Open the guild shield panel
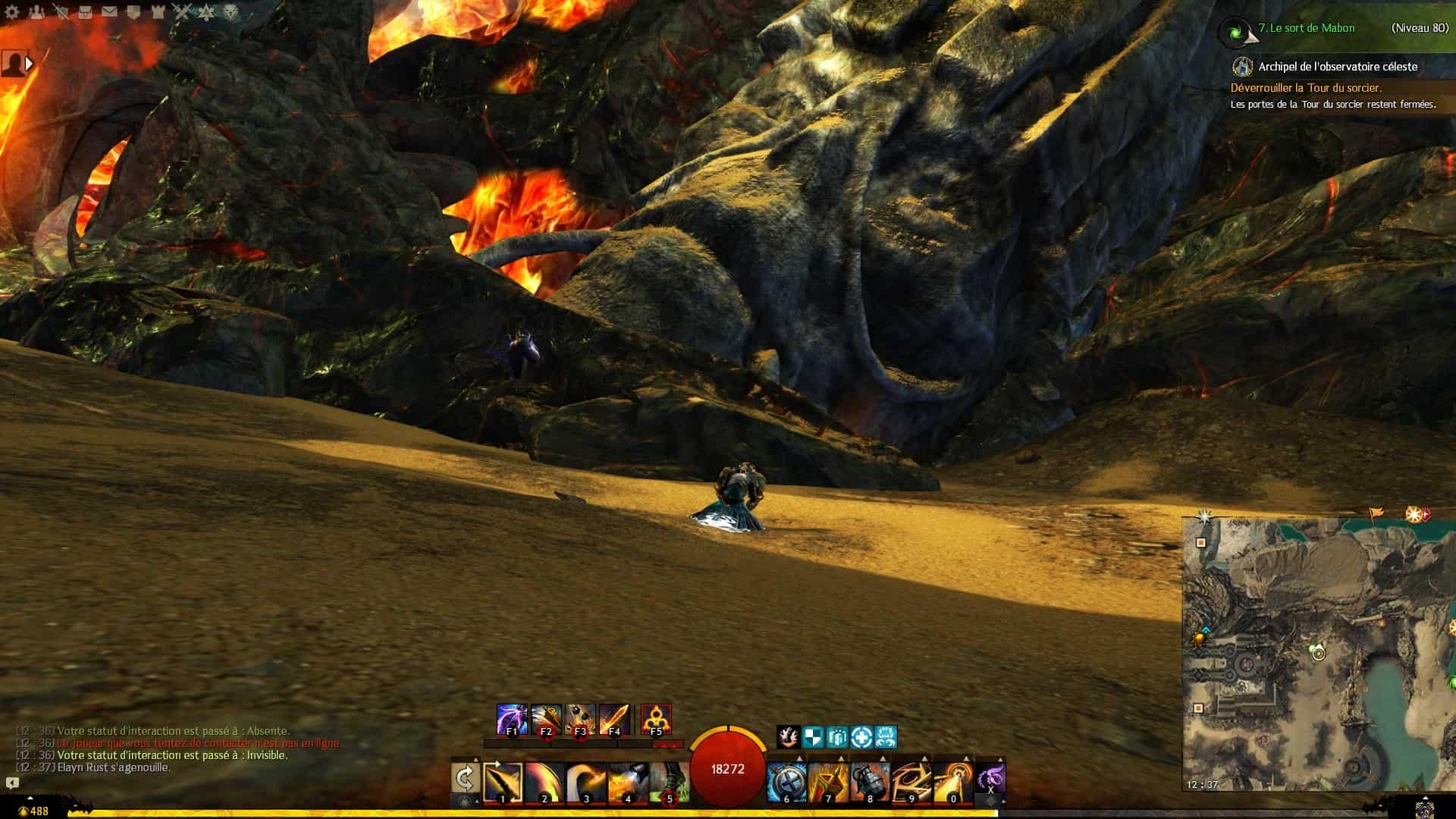The height and width of the screenshot is (819, 1456). point(133,12)
